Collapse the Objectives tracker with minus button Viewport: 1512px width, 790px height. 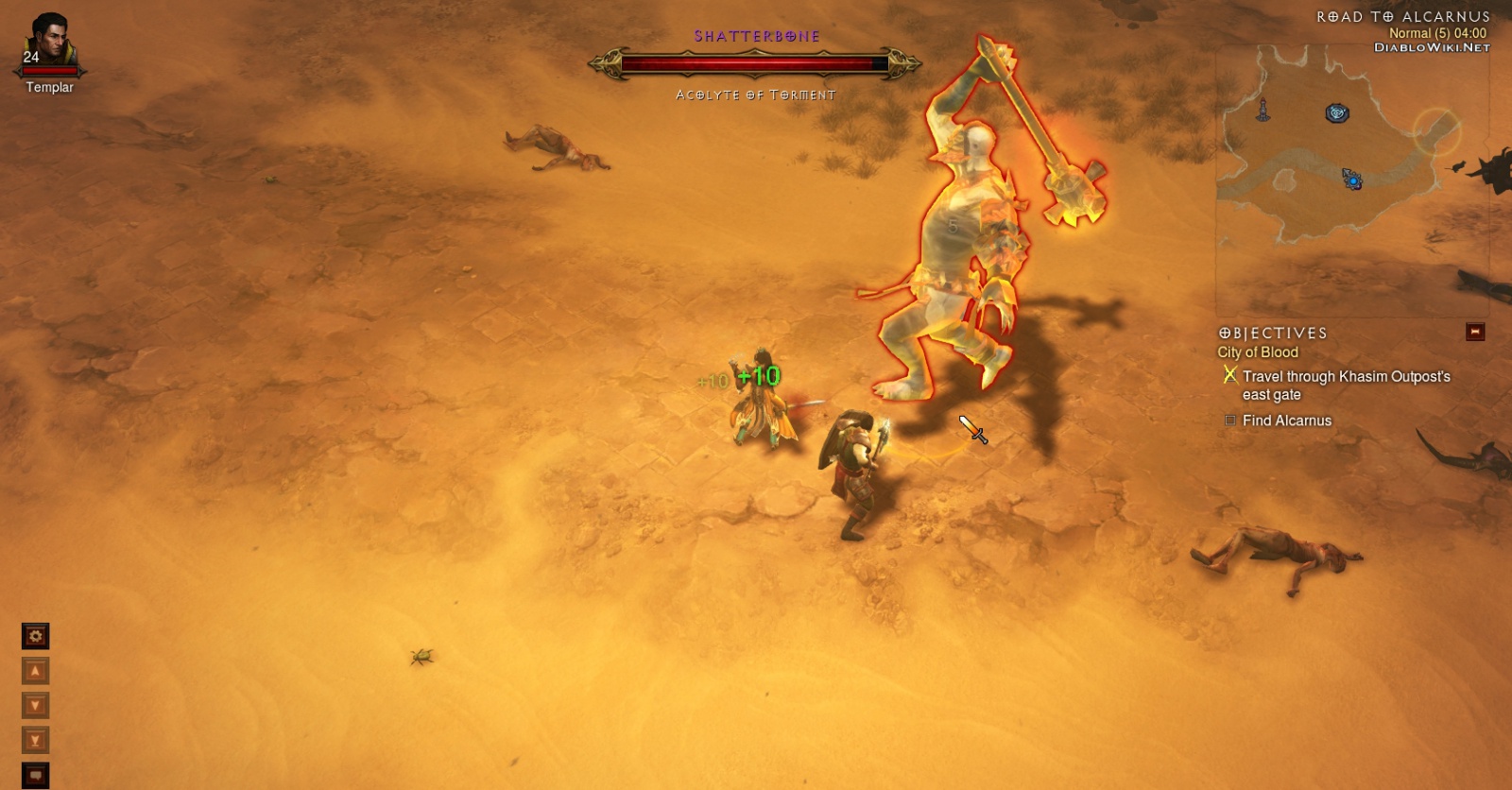[1474, 332]
